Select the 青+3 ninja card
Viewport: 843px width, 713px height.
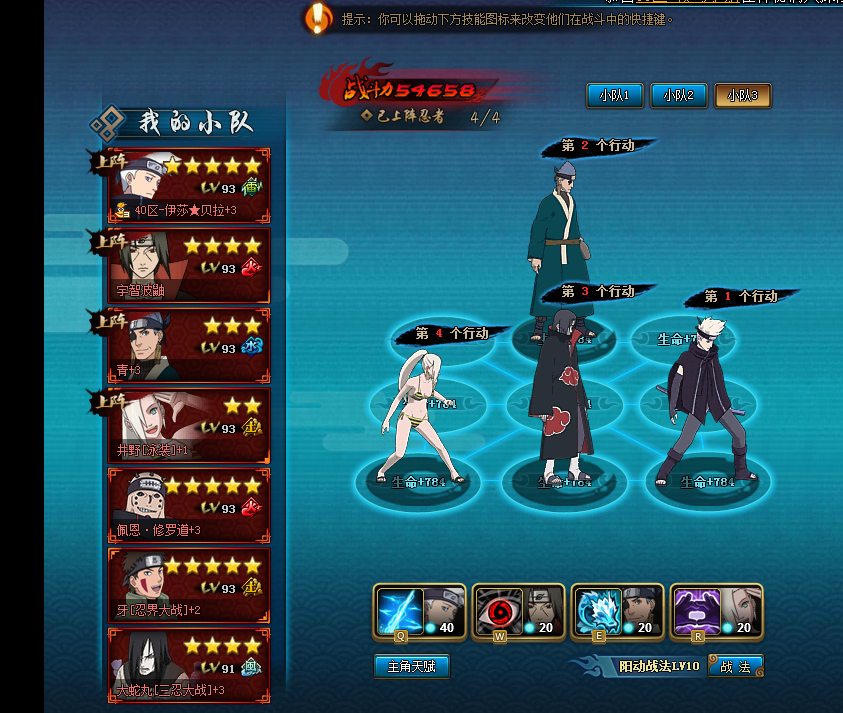[189, 346]
